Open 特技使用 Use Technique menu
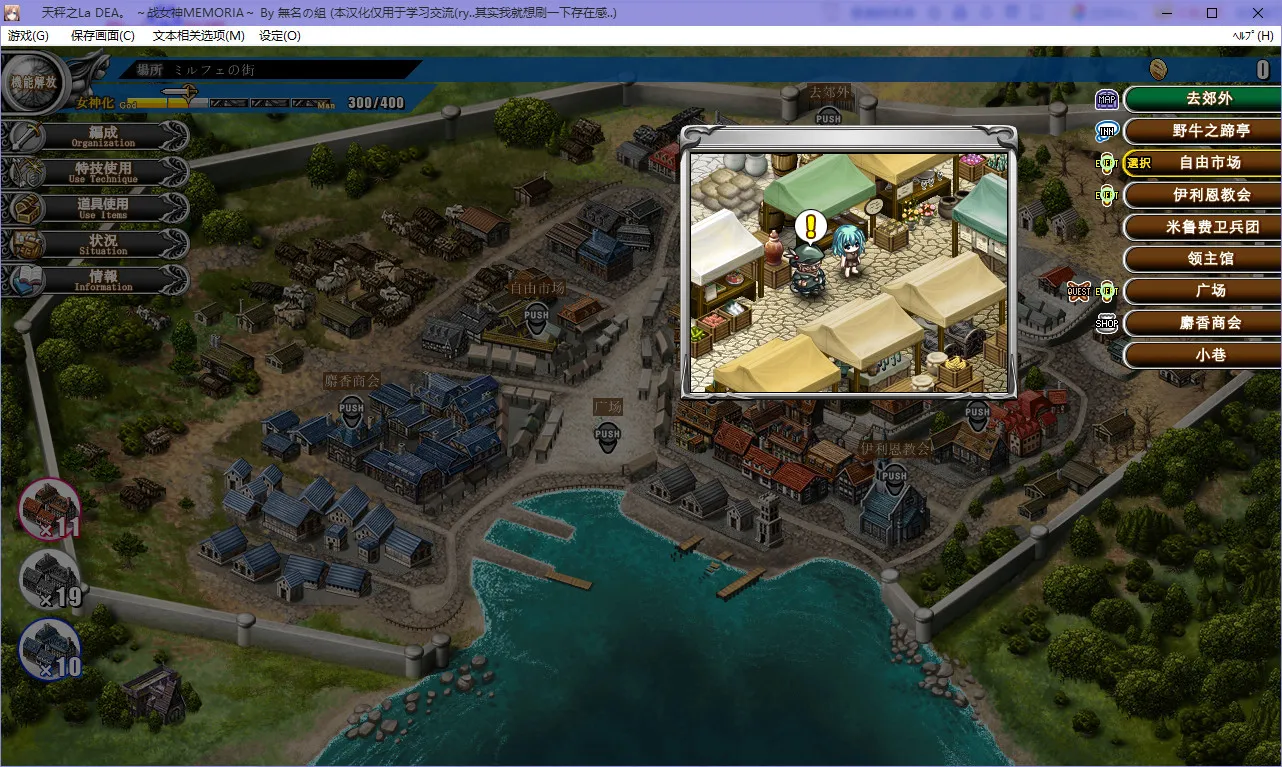Viewport: 1282px width, 767px height. (103, 172)
